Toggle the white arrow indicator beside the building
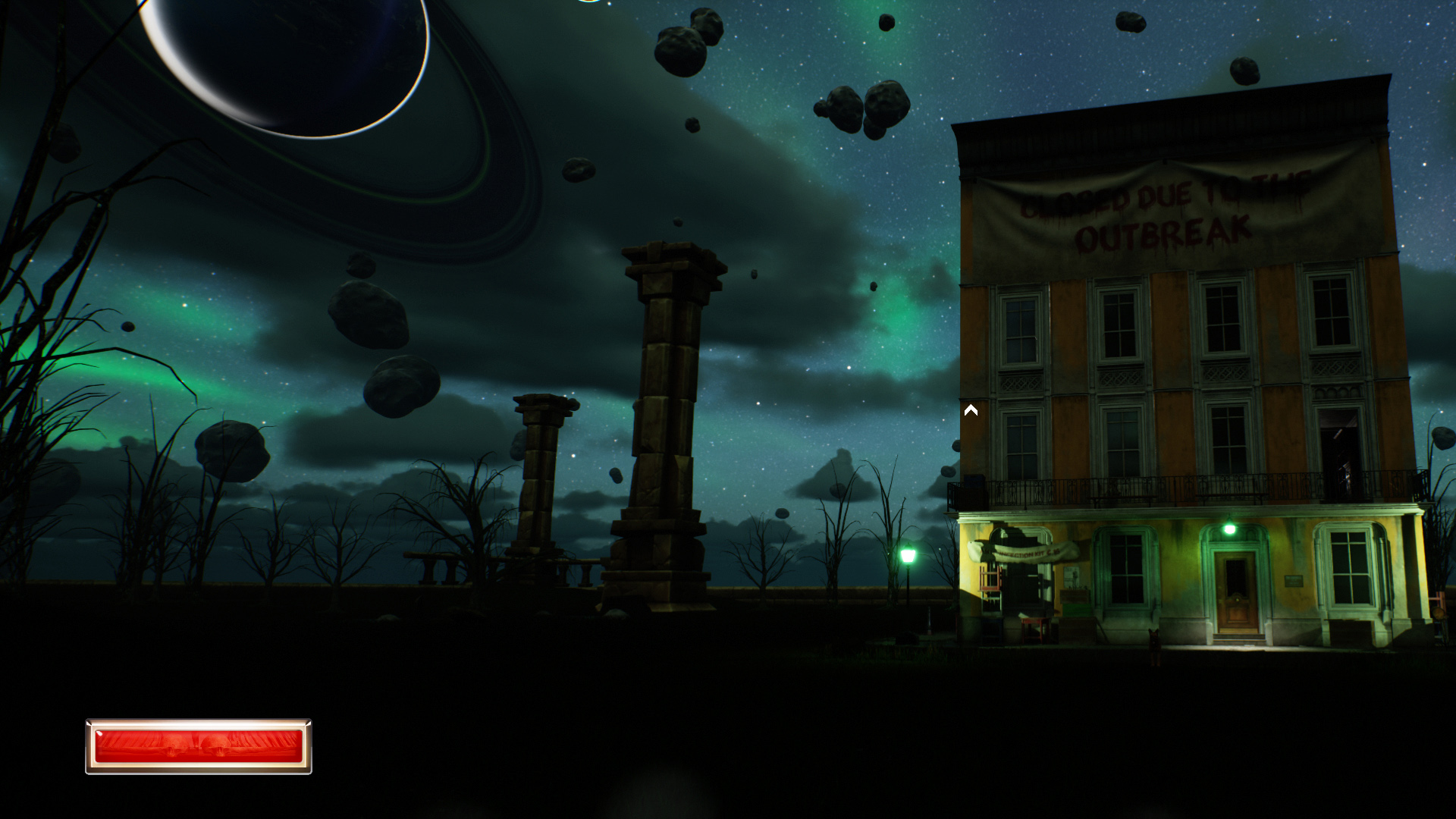This screenshot has height=819, width=1456. click(971, 410)
